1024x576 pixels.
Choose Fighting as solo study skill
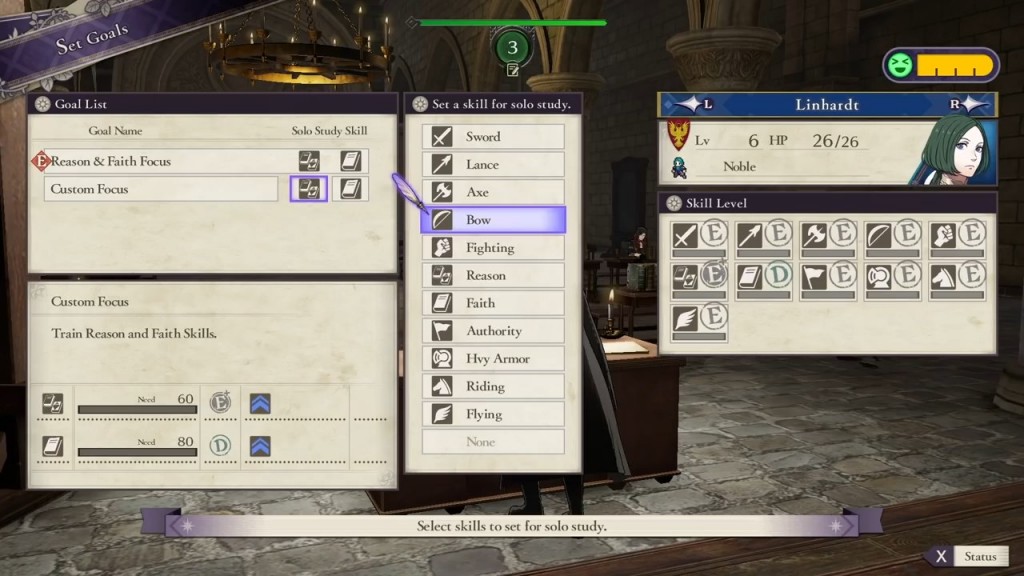click(493, 248)
